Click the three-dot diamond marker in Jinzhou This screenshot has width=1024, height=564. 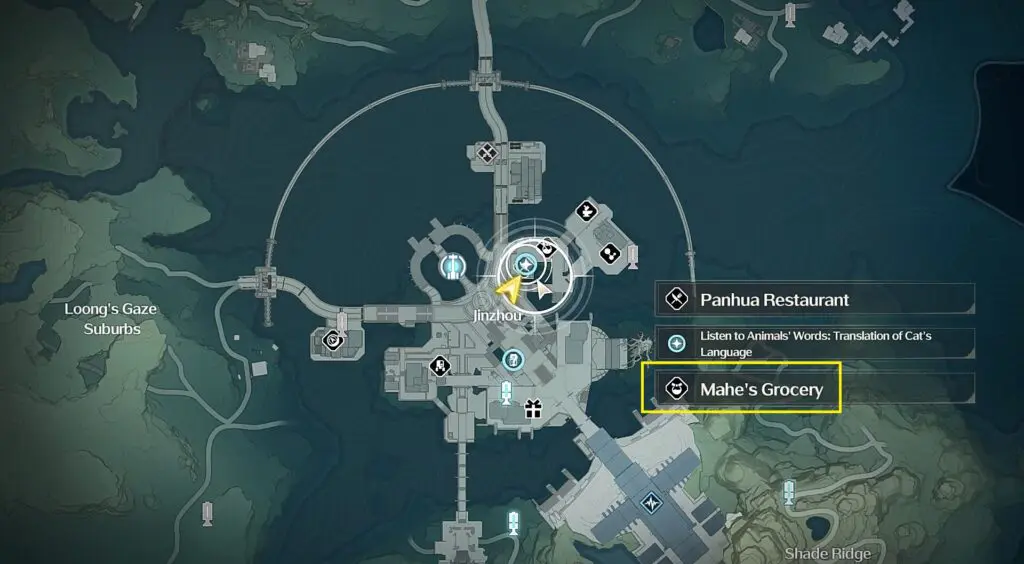point(608,257)
